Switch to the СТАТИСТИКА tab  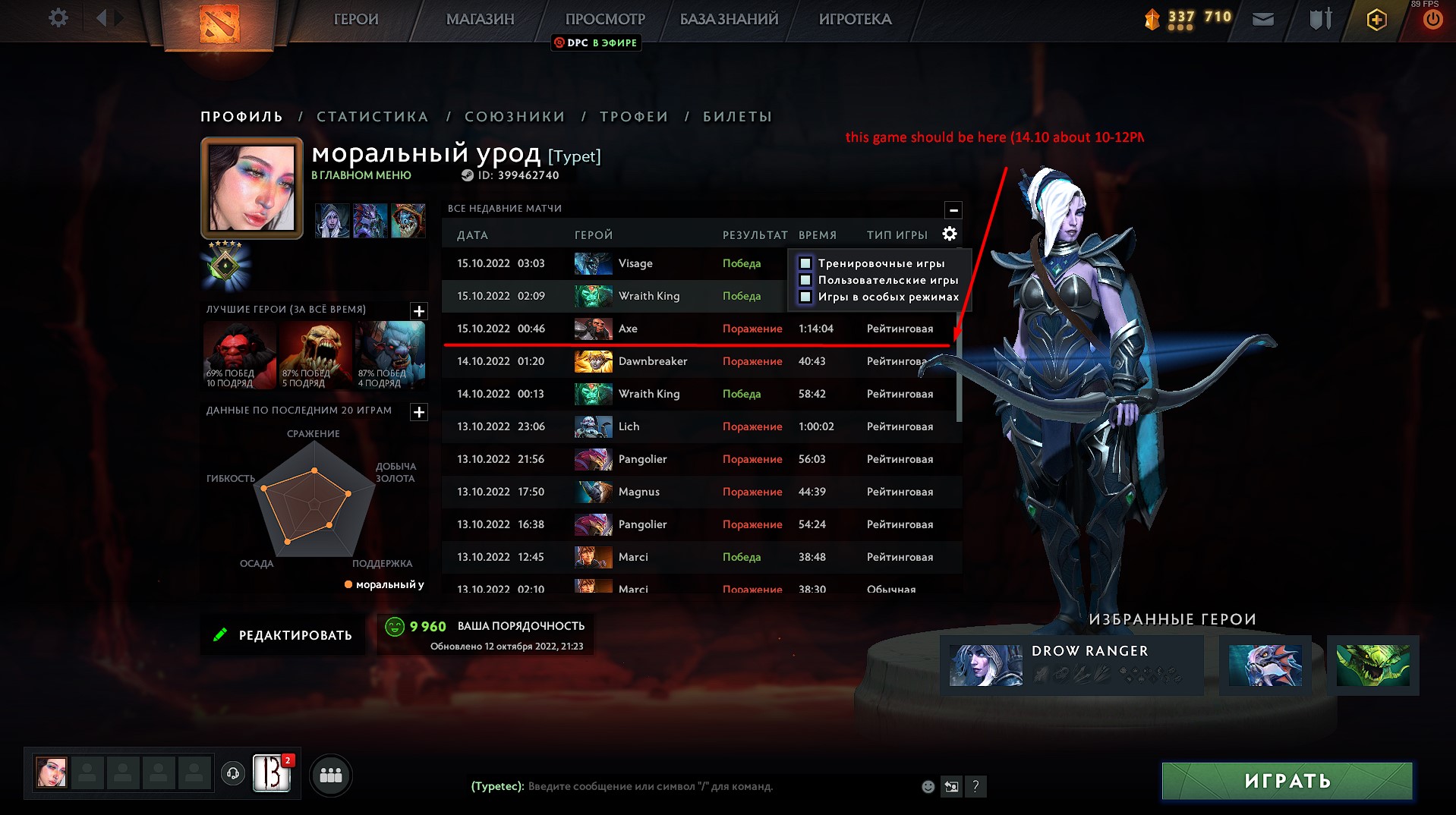point(372,116)
